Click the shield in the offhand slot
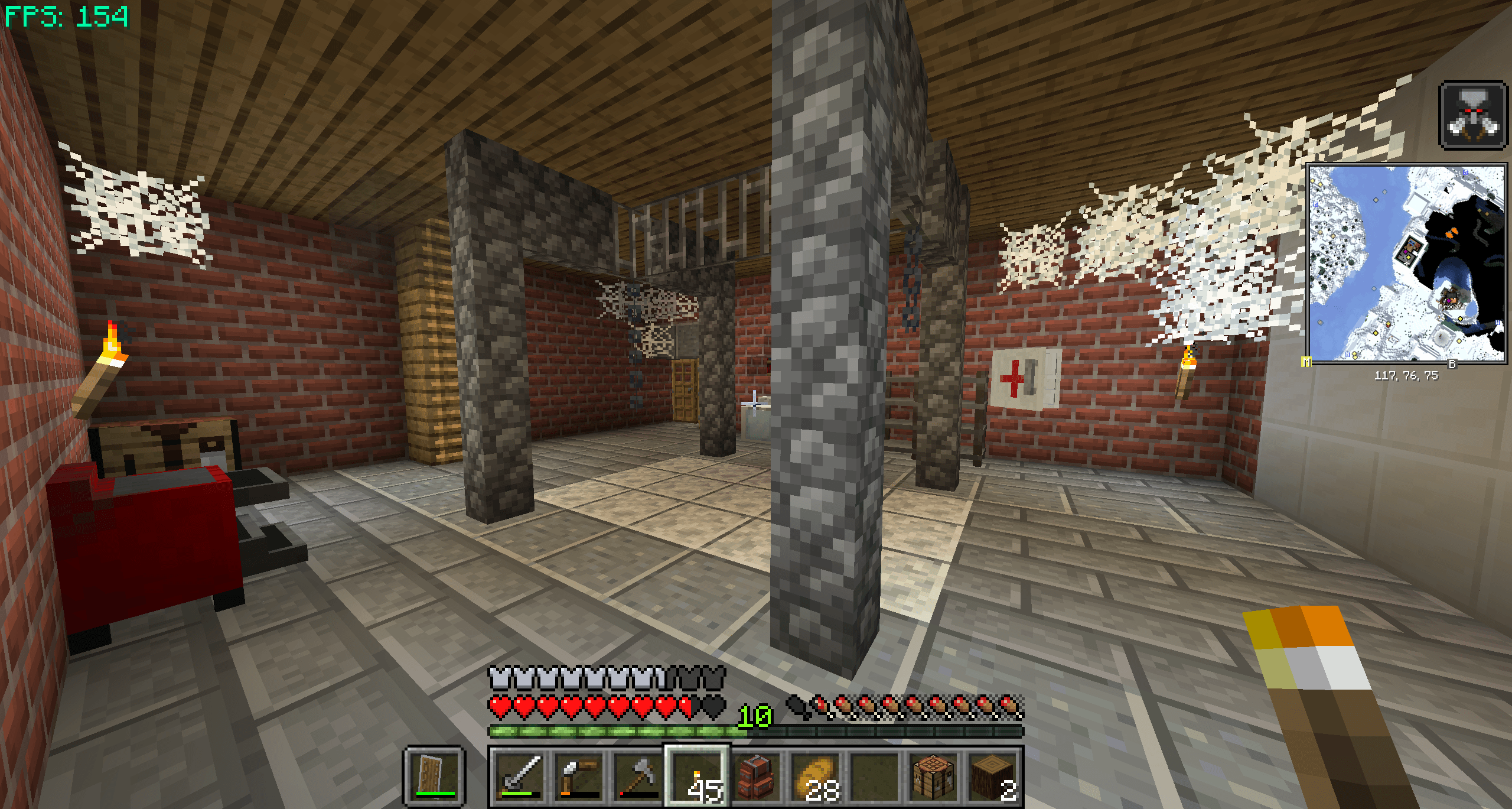 pyautogui.click(x=431, y=776)
